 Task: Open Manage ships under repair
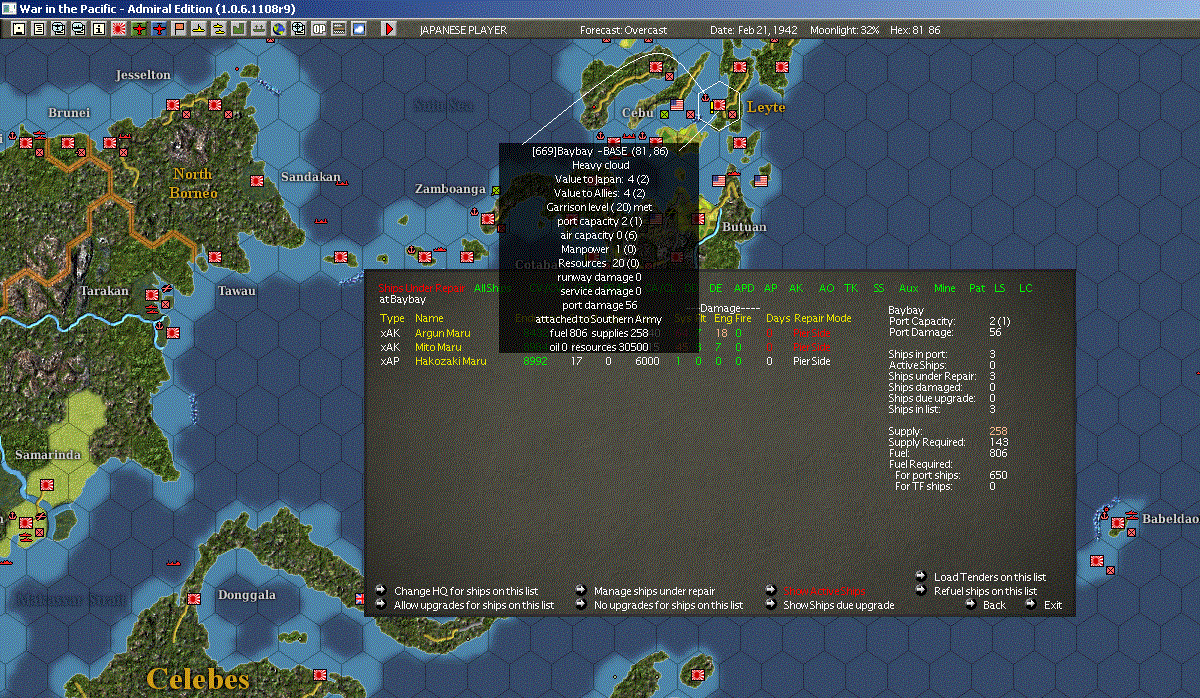click(x=654, y=591)
